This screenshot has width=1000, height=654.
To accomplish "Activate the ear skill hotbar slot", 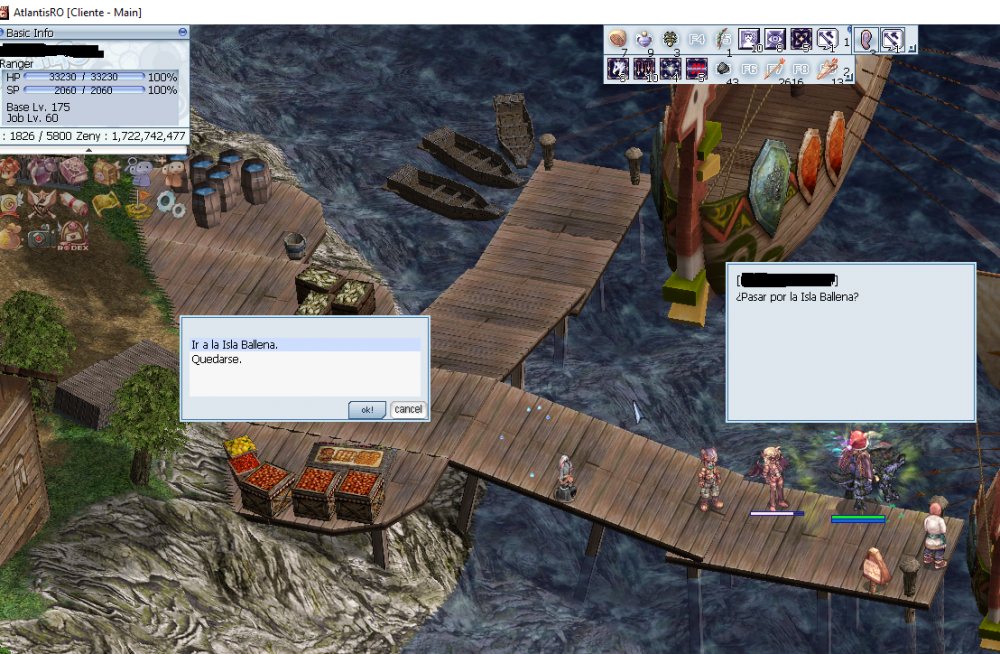I will 866,41.
